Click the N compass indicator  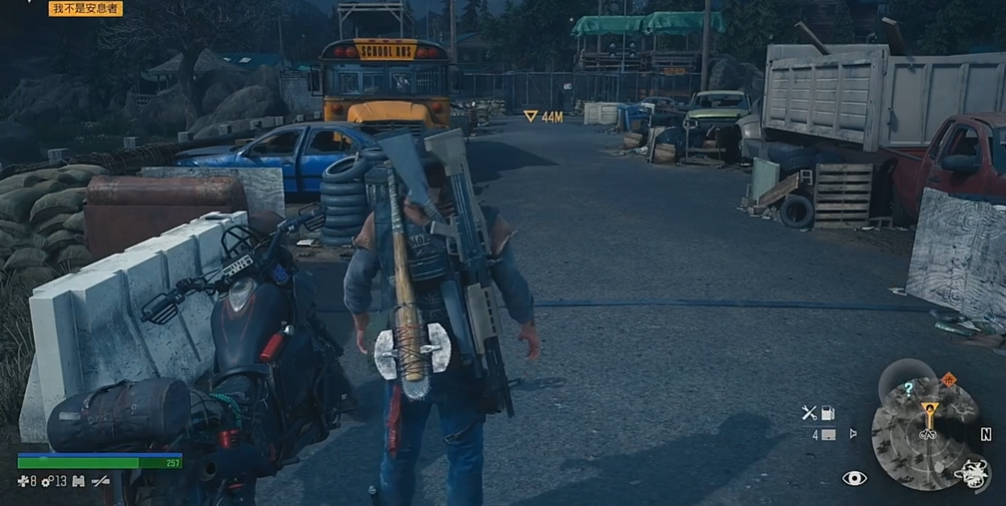(986, 434)
